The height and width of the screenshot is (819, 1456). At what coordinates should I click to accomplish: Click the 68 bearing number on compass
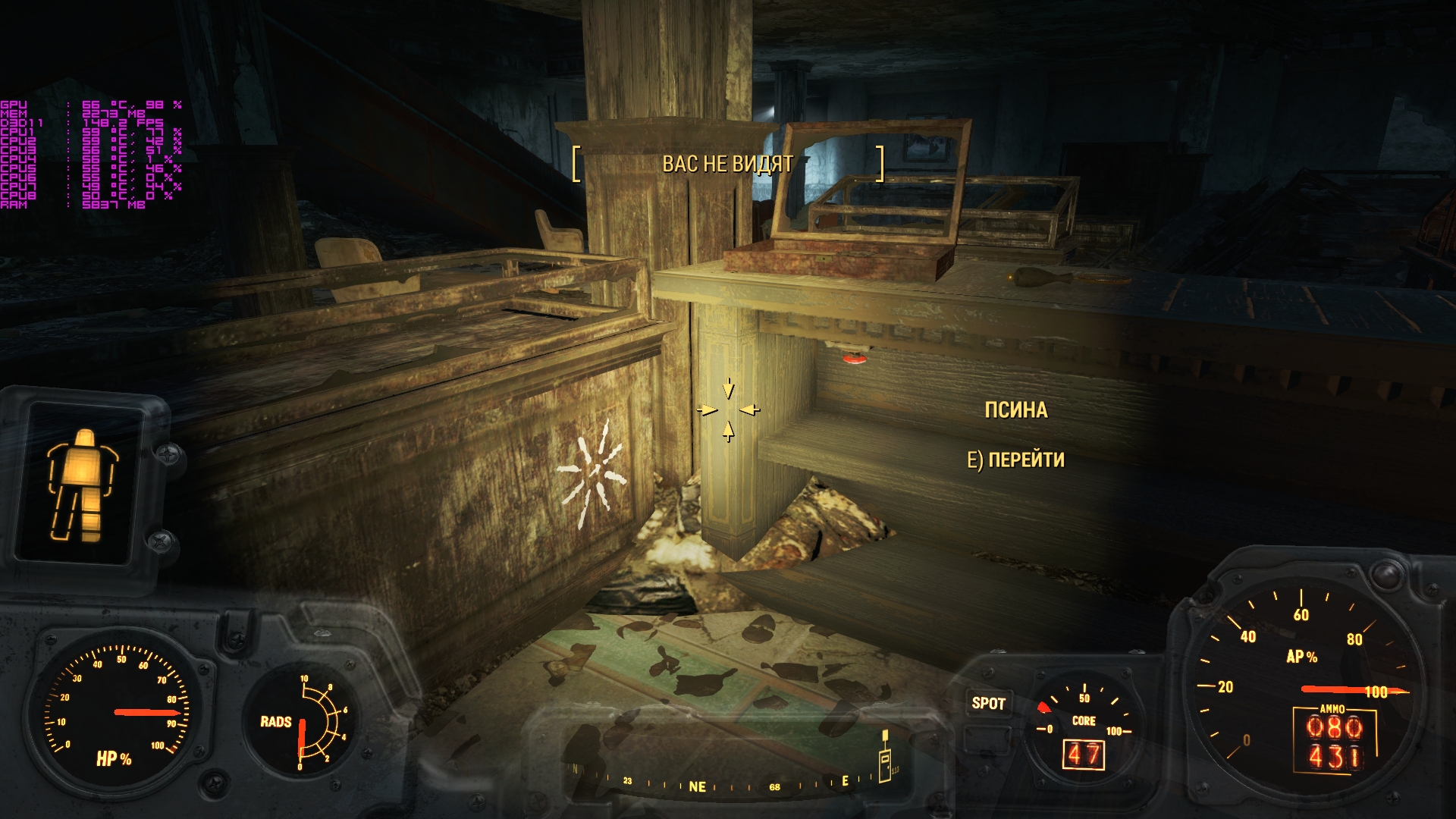click(774, 787)
